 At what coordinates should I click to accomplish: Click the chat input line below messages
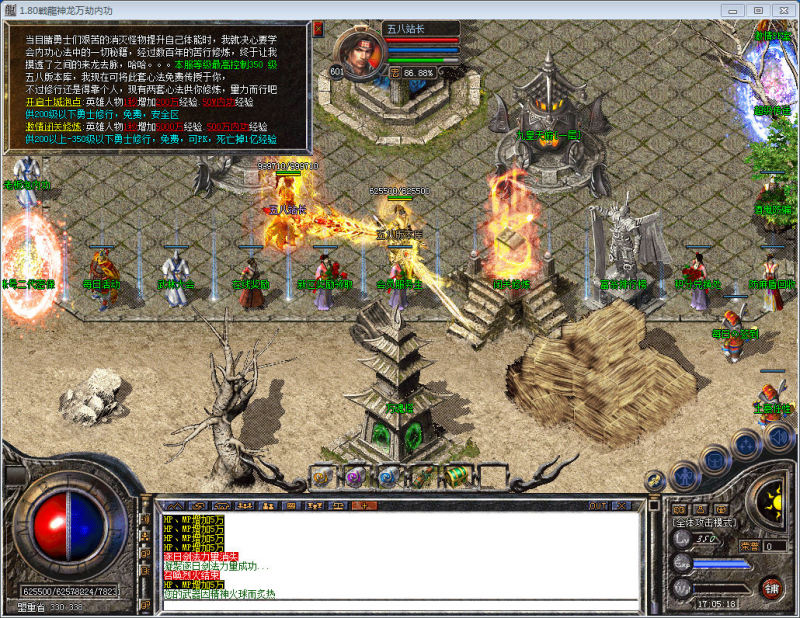(400, 605)
